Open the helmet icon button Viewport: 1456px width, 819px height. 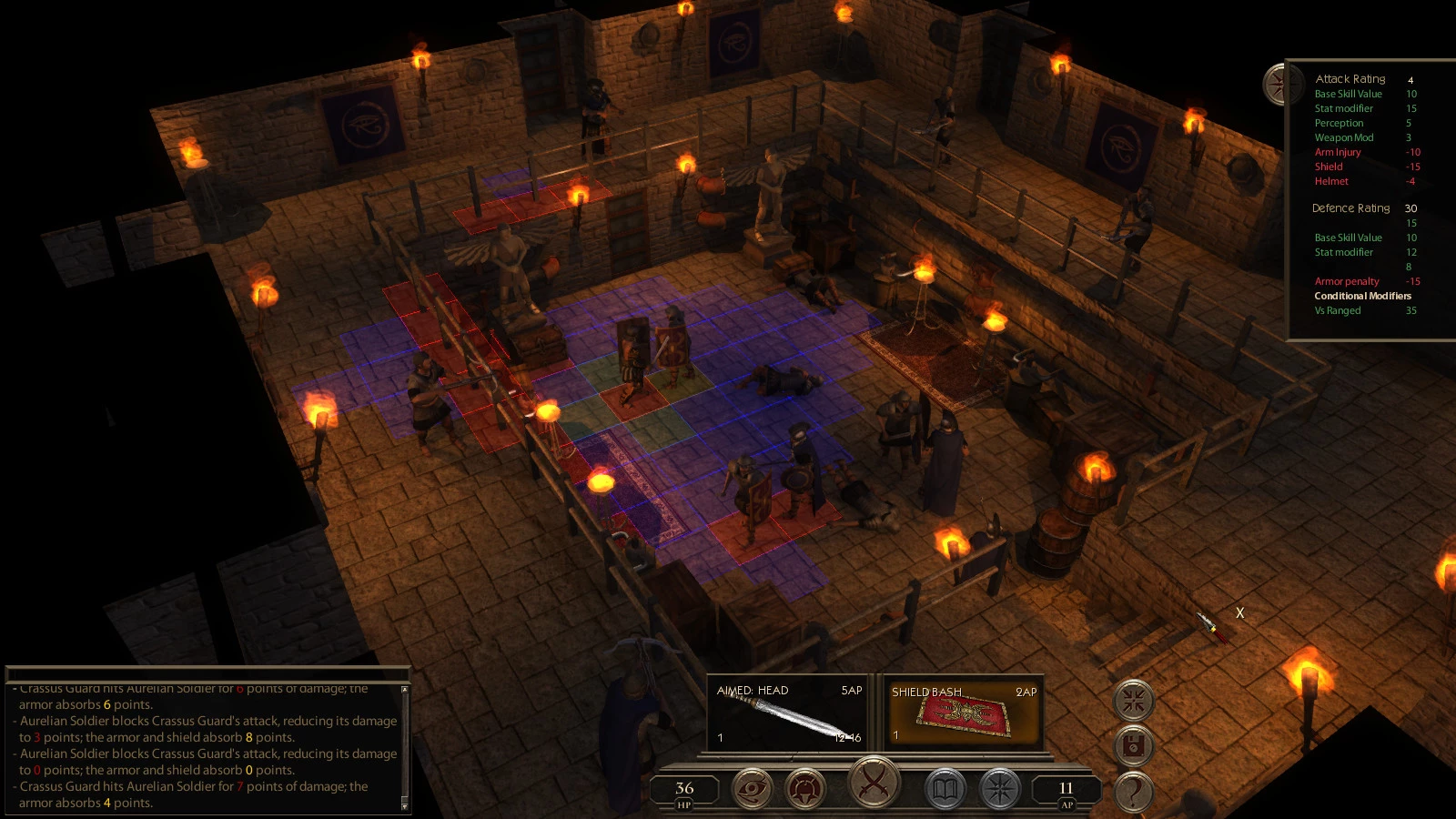click(x=805, y=788)
